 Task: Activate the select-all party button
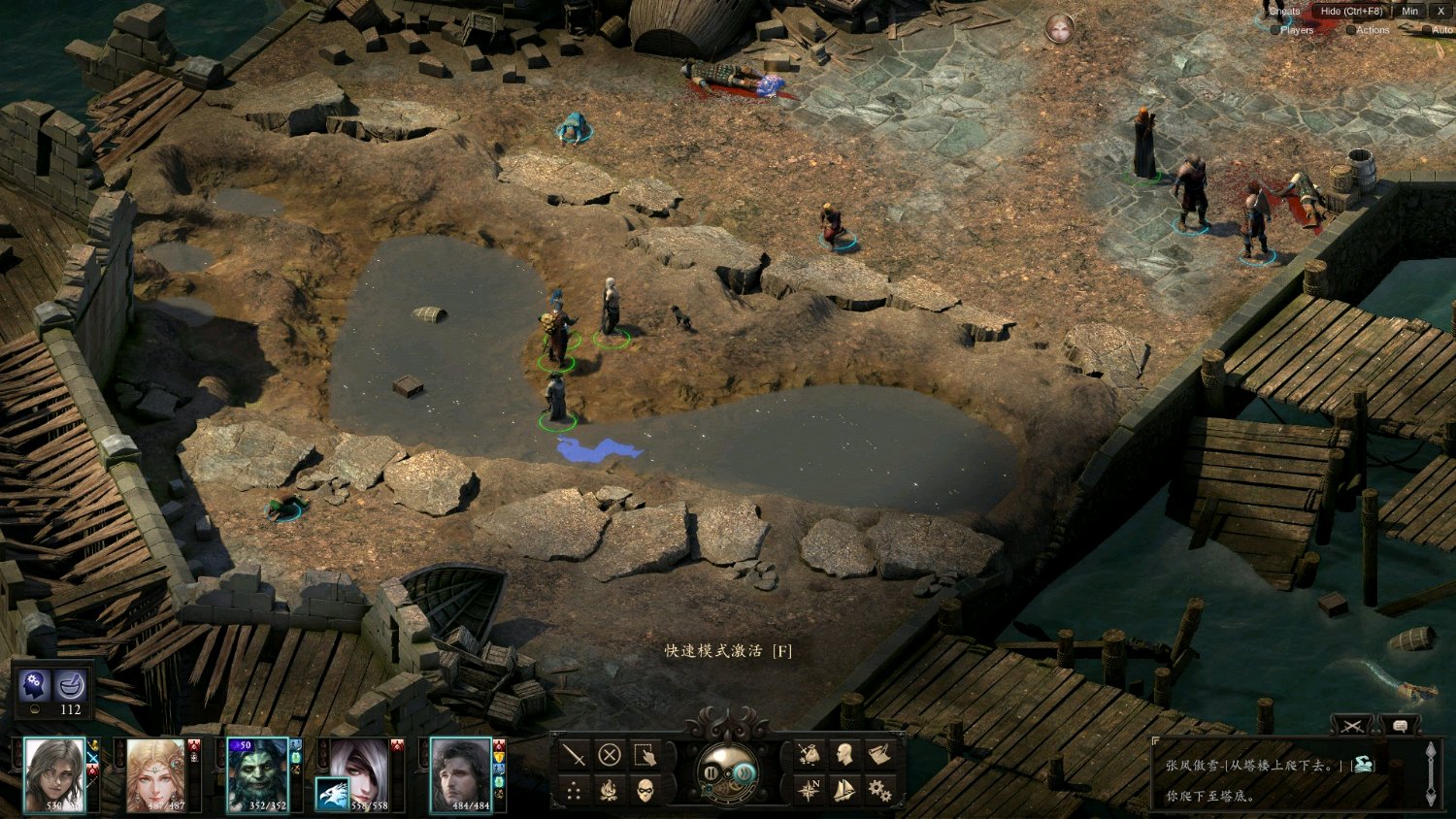click(x=645, y=754)
